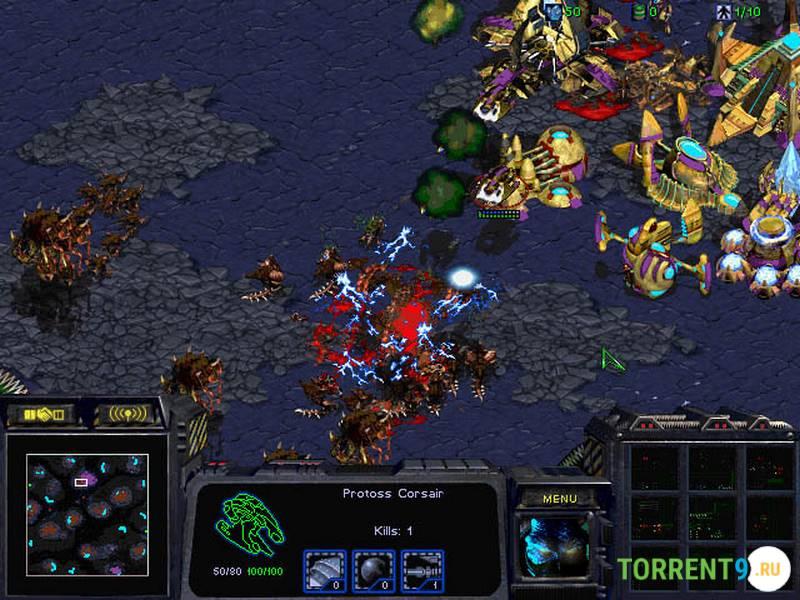Inspect the Corsair air armor upgrade icon
The image size is (800, 600).
point(324,571)
